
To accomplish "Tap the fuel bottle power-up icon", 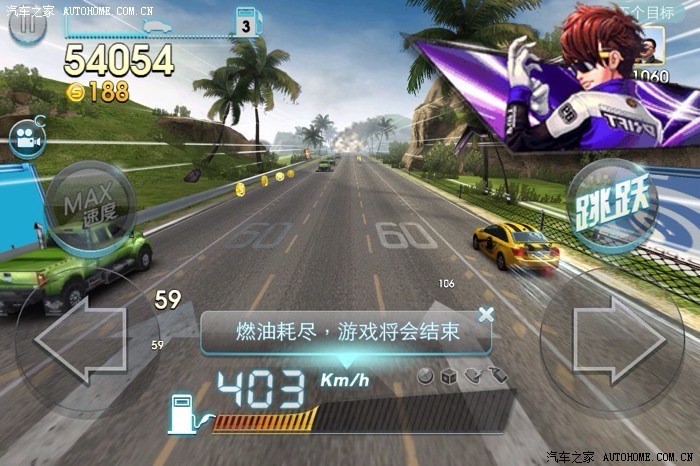I will tap(500, 376).
